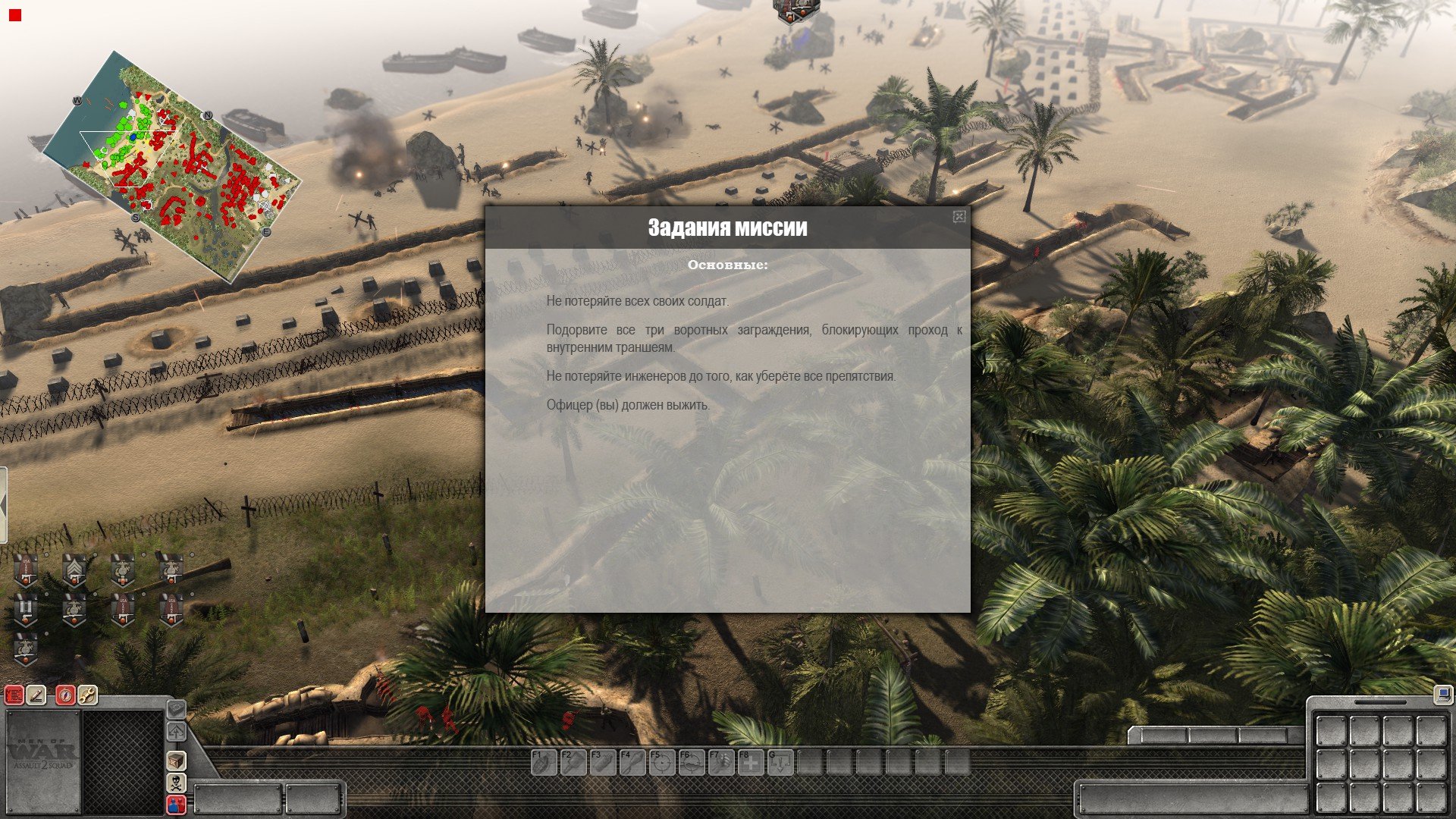Open the wooden crate inventory button

pos(176,760)
